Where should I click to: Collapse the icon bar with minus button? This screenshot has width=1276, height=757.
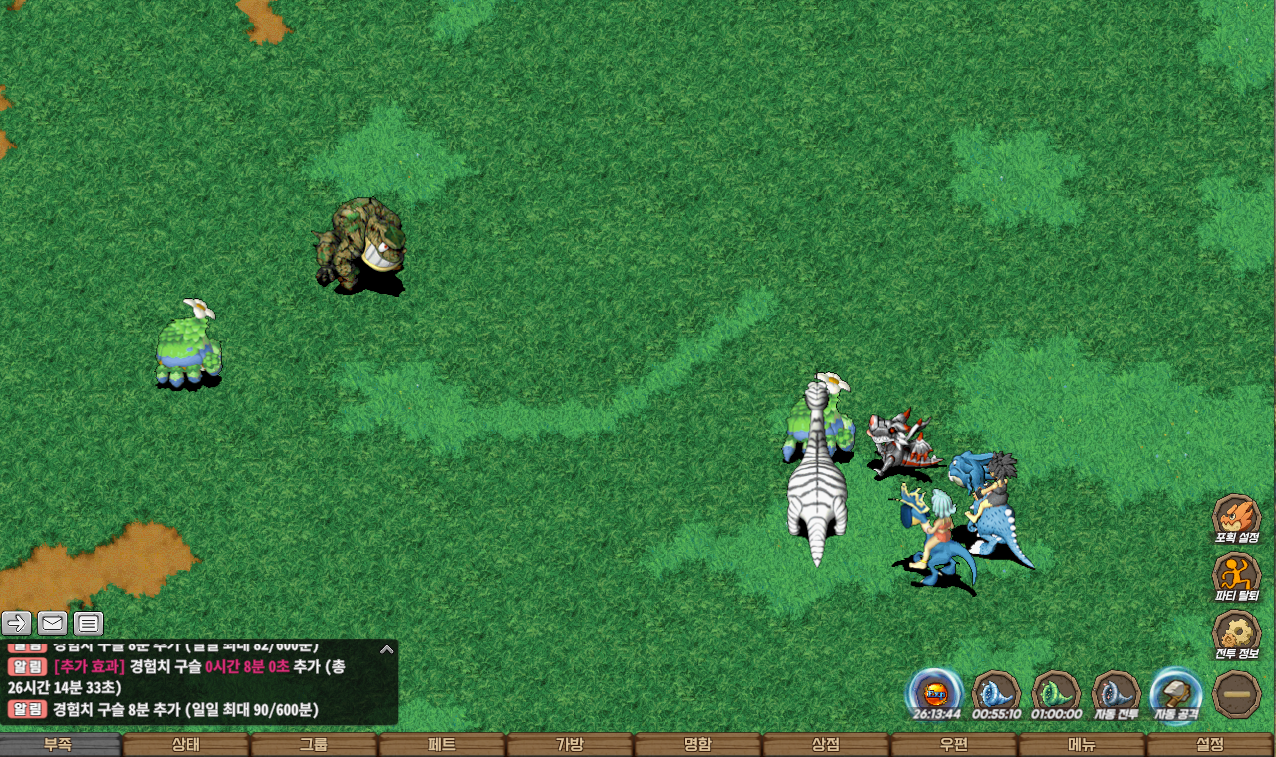point(1236,693)
